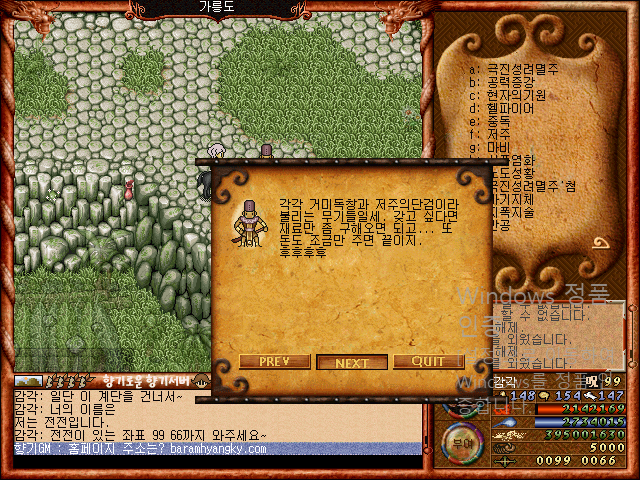
Task: Choose spell c: 현자의기원
Action: (x=521, y=95)
